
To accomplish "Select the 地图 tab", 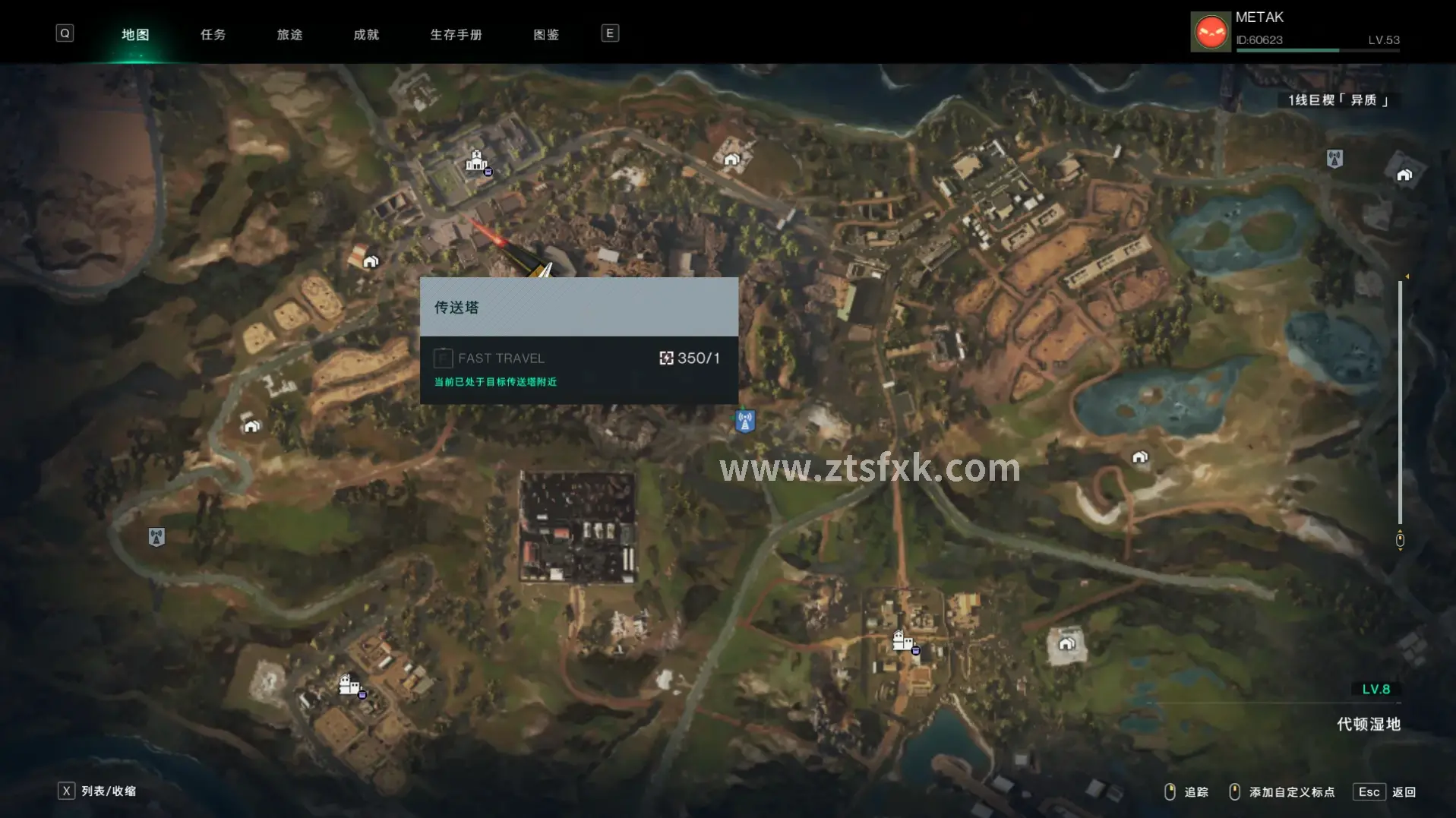I will point(135,34).
